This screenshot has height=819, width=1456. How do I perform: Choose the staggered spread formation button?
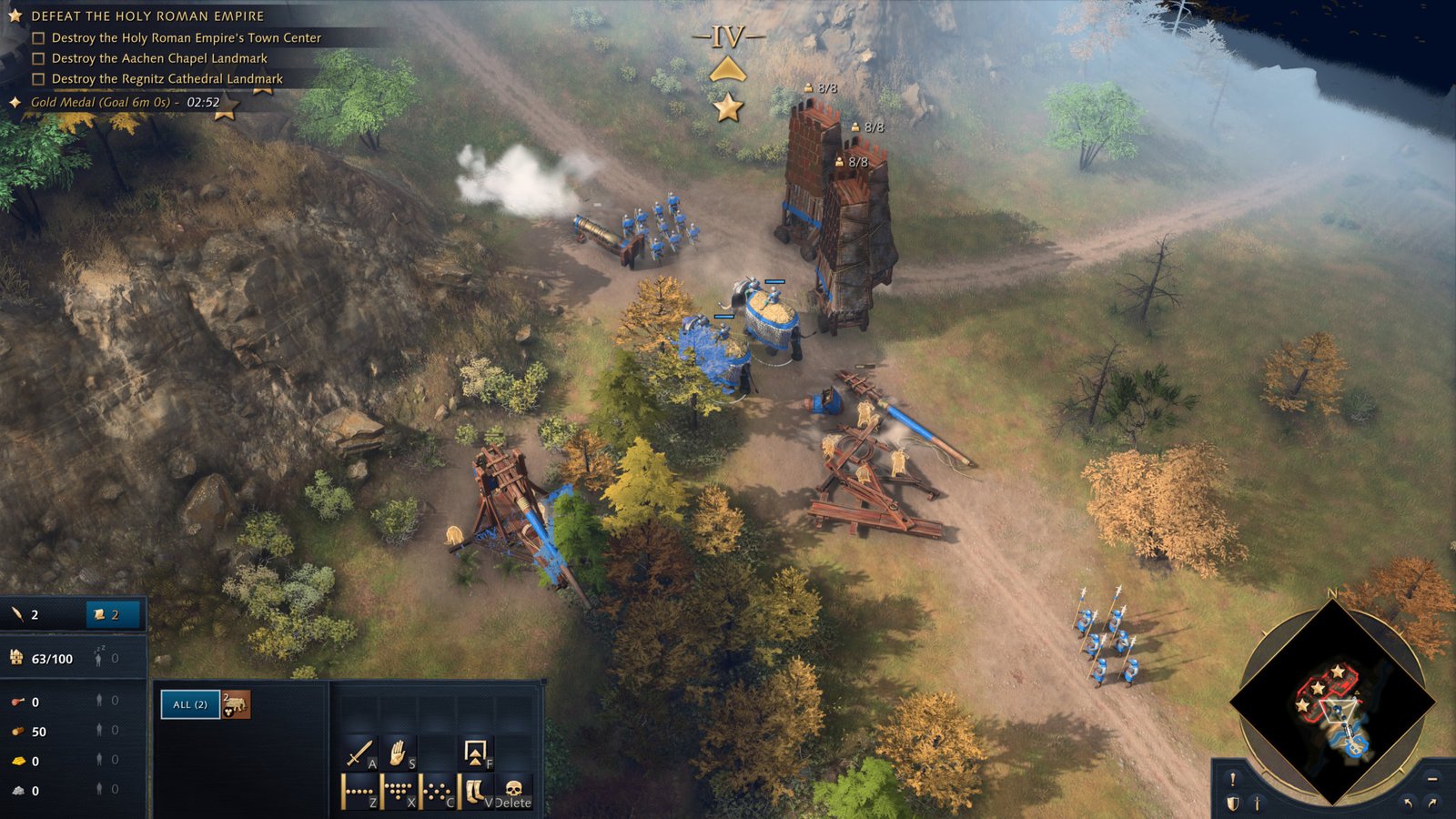(438, 792)
